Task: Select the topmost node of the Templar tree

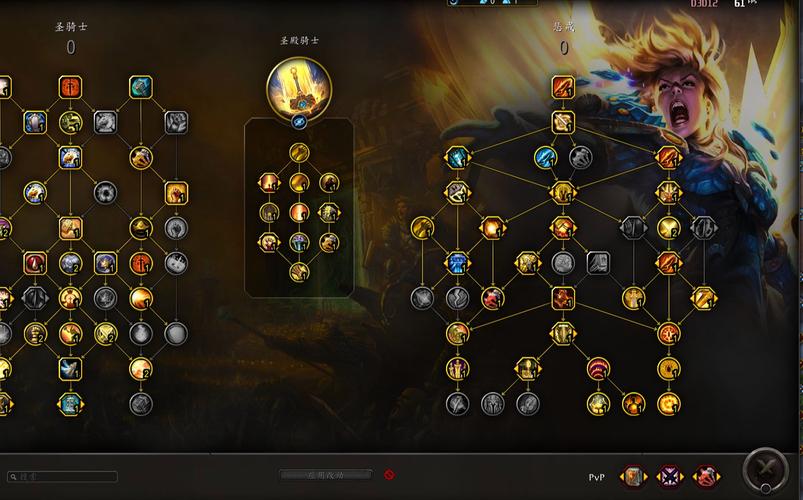Action: [299, 153]
